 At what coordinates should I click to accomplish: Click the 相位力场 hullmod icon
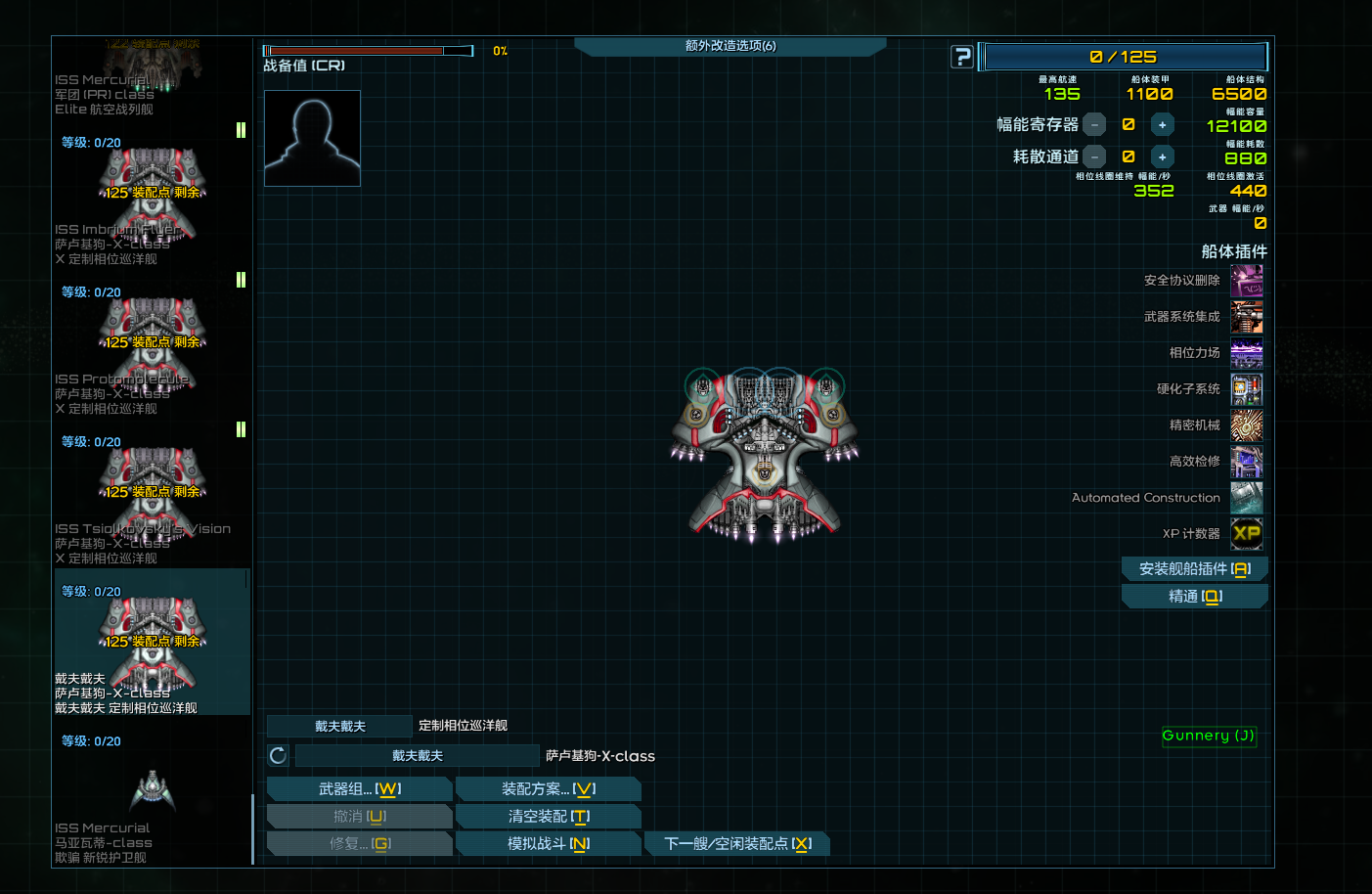(x=1247, y=353)
